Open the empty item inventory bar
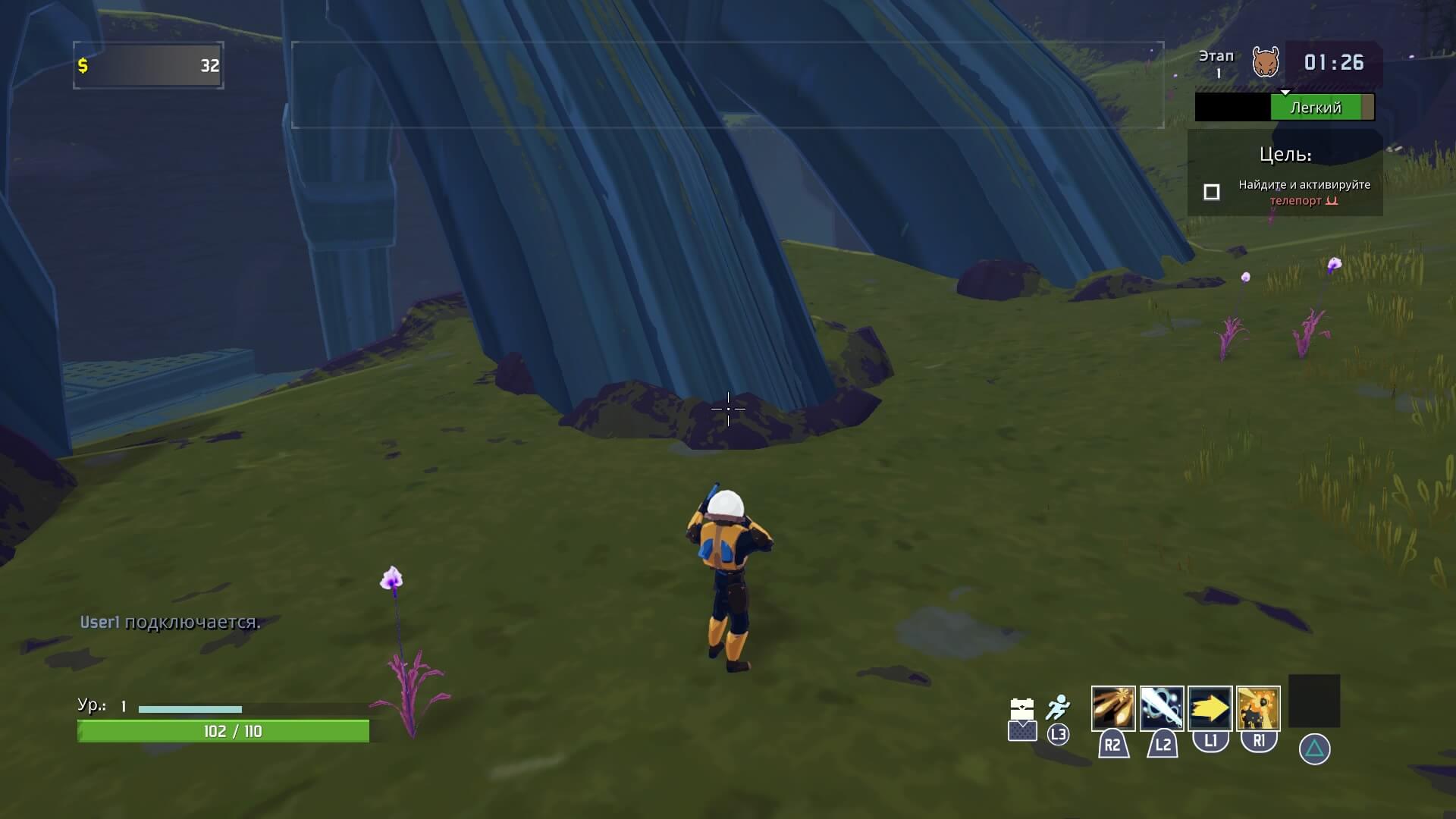The width and height of the screenshot is (1456, 819). click(727, 85)
